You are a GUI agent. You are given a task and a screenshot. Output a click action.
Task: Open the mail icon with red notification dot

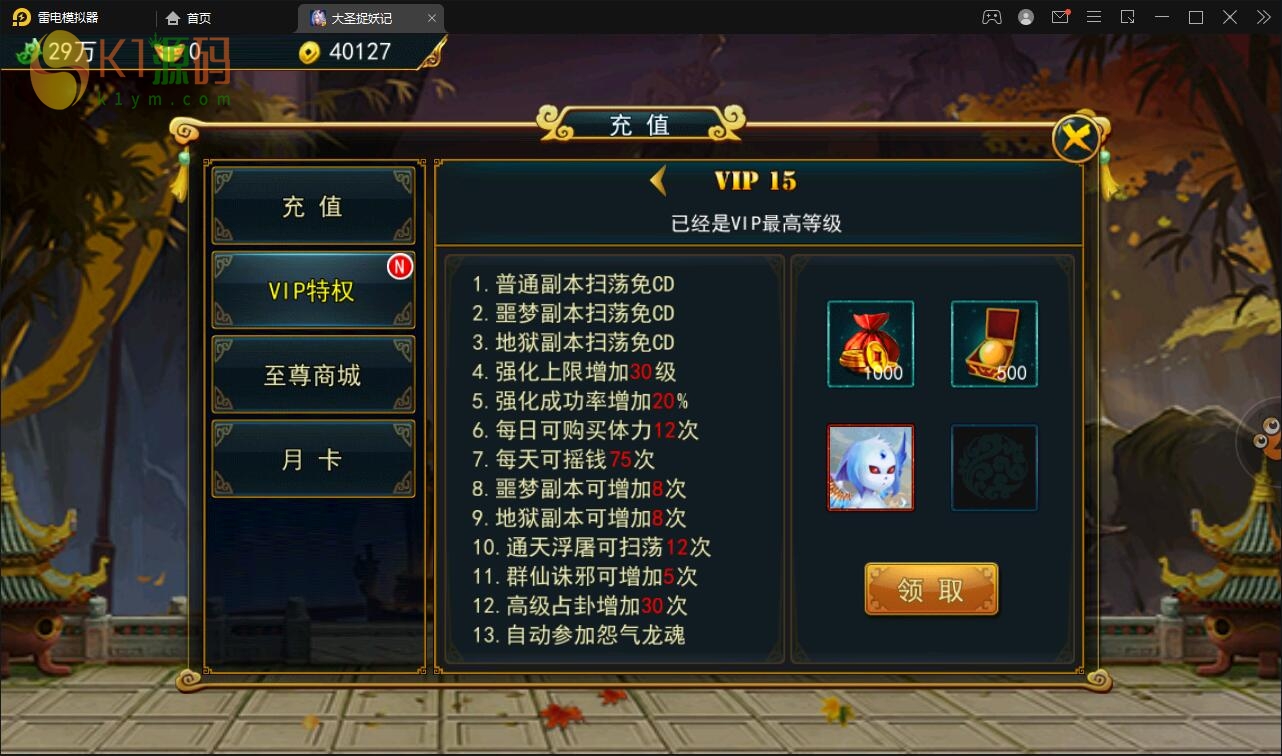[1060, 17]
